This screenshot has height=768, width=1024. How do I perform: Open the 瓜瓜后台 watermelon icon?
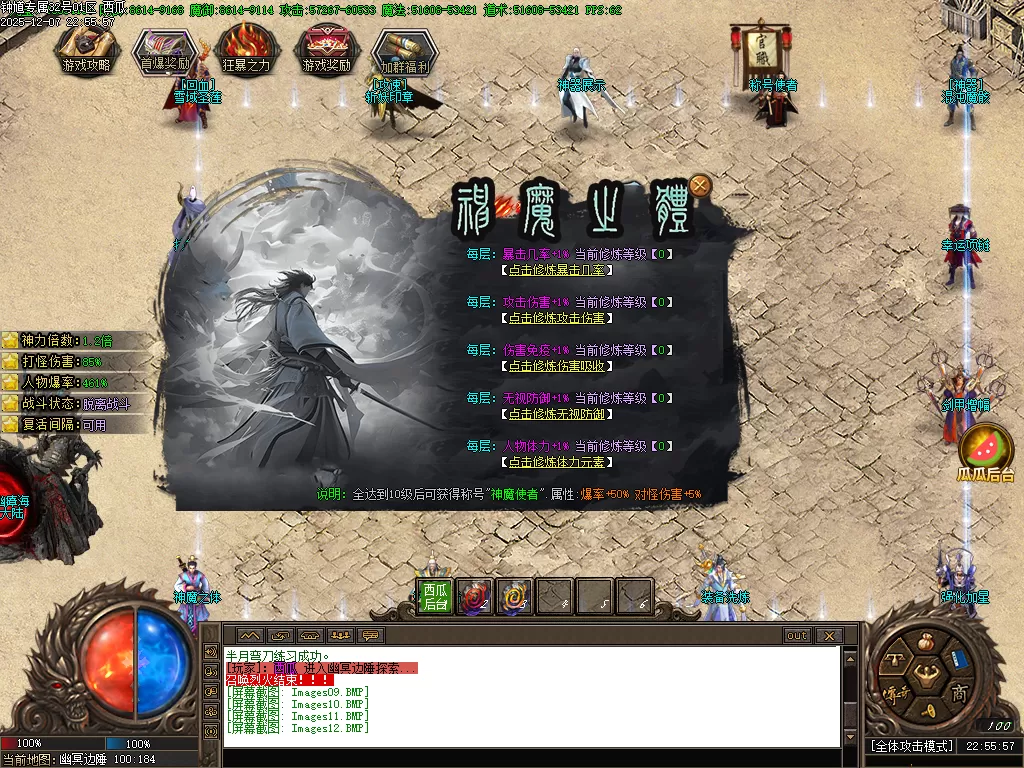986,451
